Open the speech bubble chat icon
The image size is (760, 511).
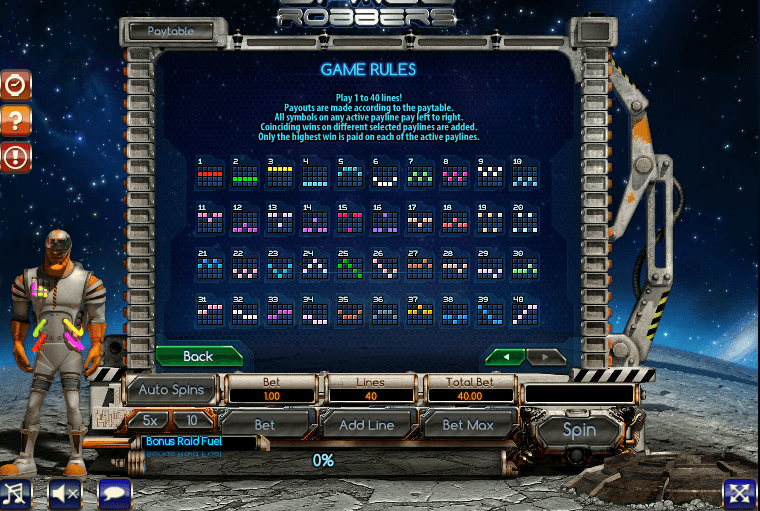114,493
